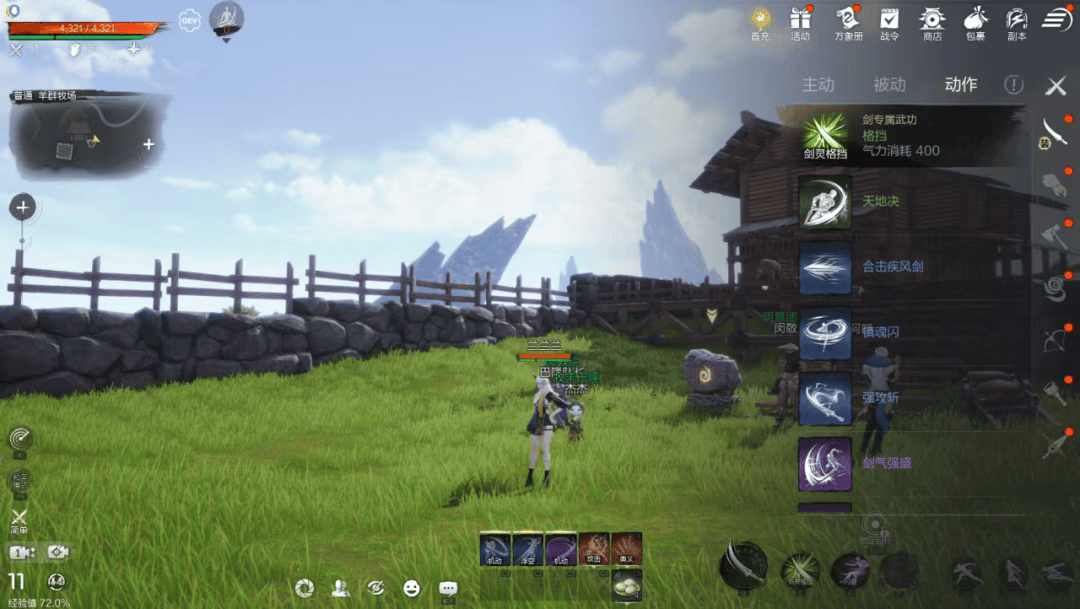Viewport: 1080px width, 609px height.
Task: Open the 副本 dungeon menu
Action: pyautogui.click(x=1017, y=21)
